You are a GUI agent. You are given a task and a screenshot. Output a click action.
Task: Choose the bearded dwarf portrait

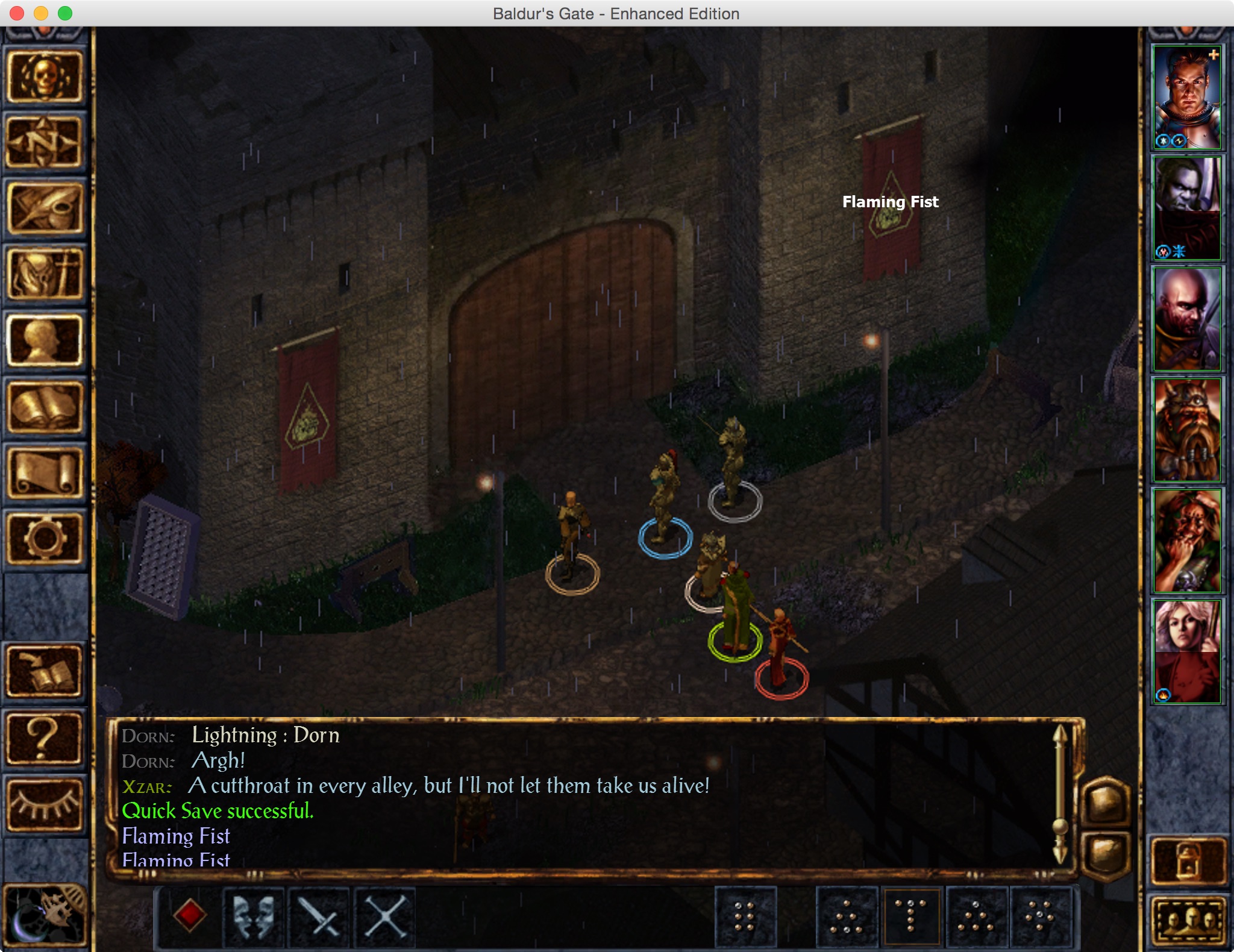[1186, 429]
